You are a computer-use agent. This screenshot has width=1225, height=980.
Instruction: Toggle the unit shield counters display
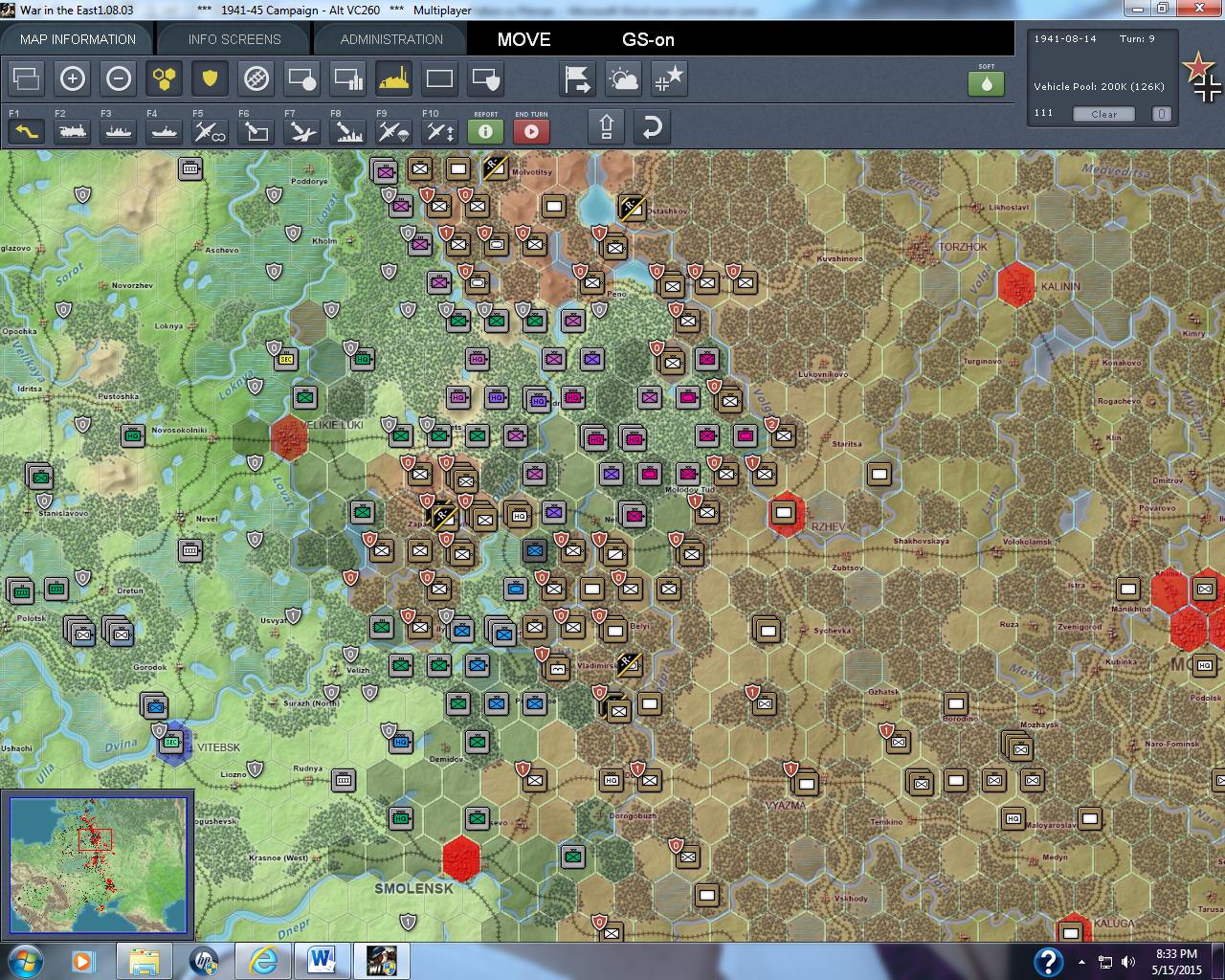(211, 78)
